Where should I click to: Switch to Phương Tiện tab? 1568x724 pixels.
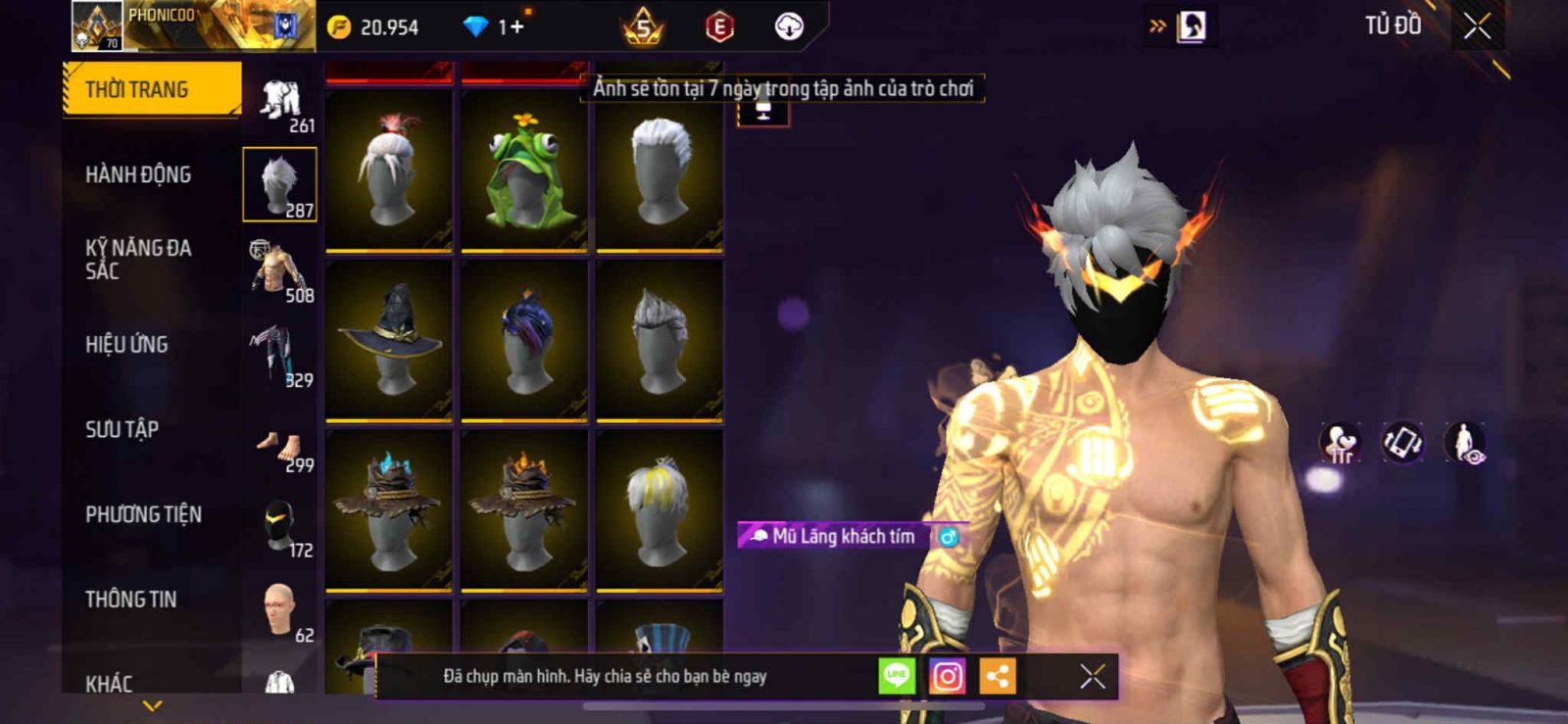click(x=143, y=514)
